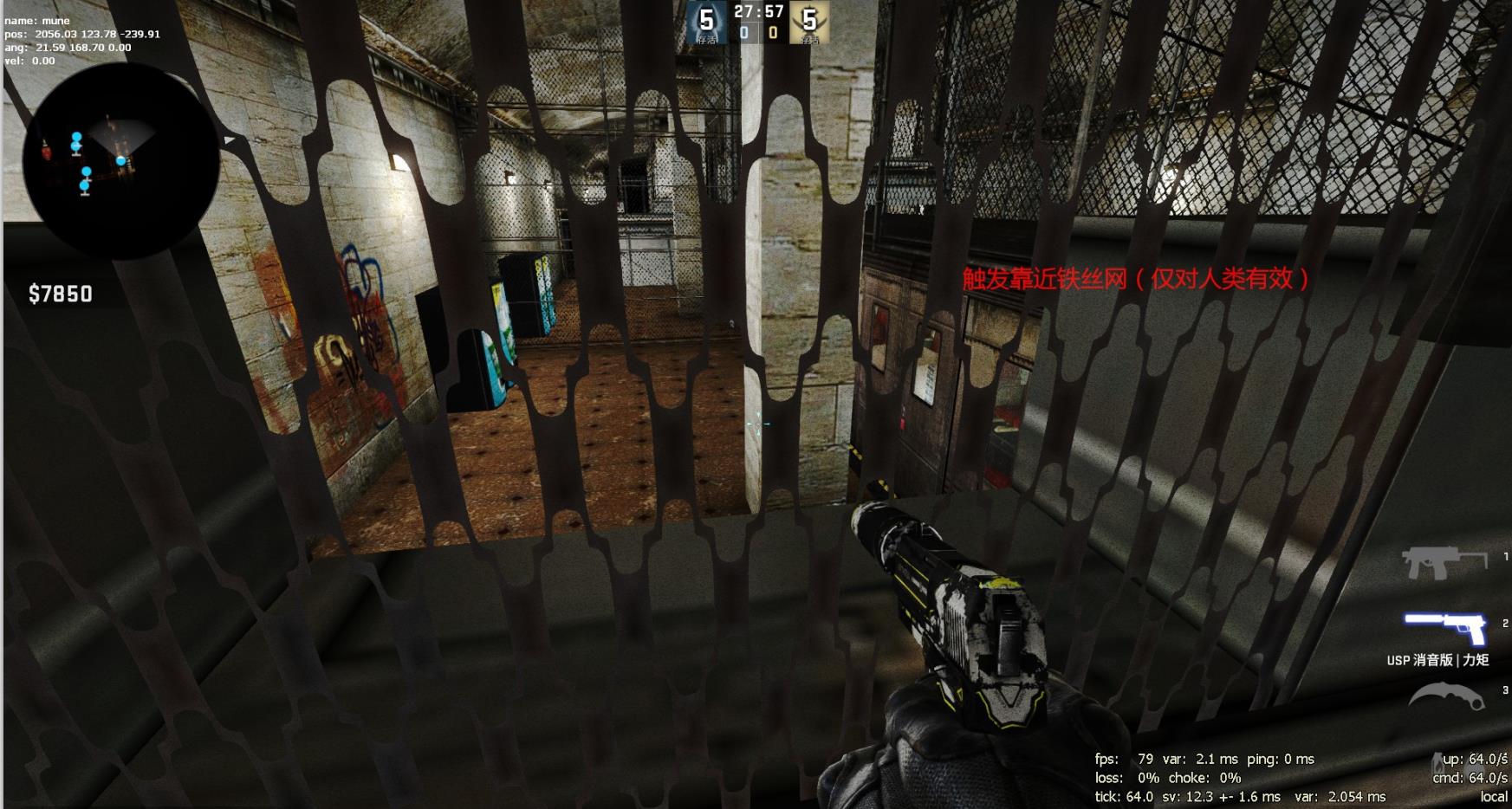Switch to the karambit knife slot

1446,697
